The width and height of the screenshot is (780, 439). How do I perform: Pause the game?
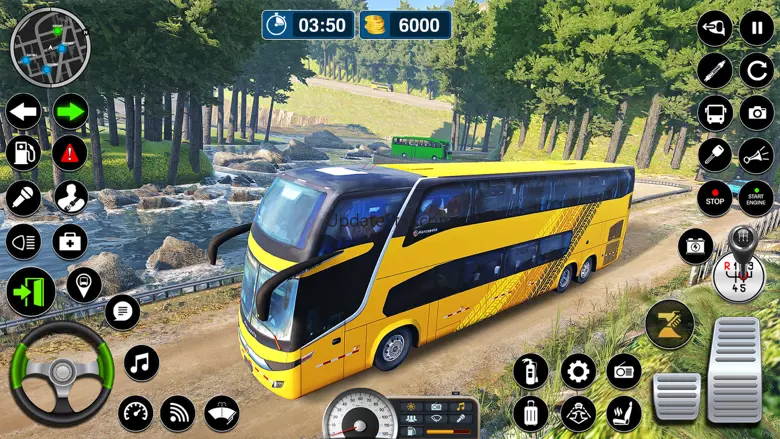[756, 28]
